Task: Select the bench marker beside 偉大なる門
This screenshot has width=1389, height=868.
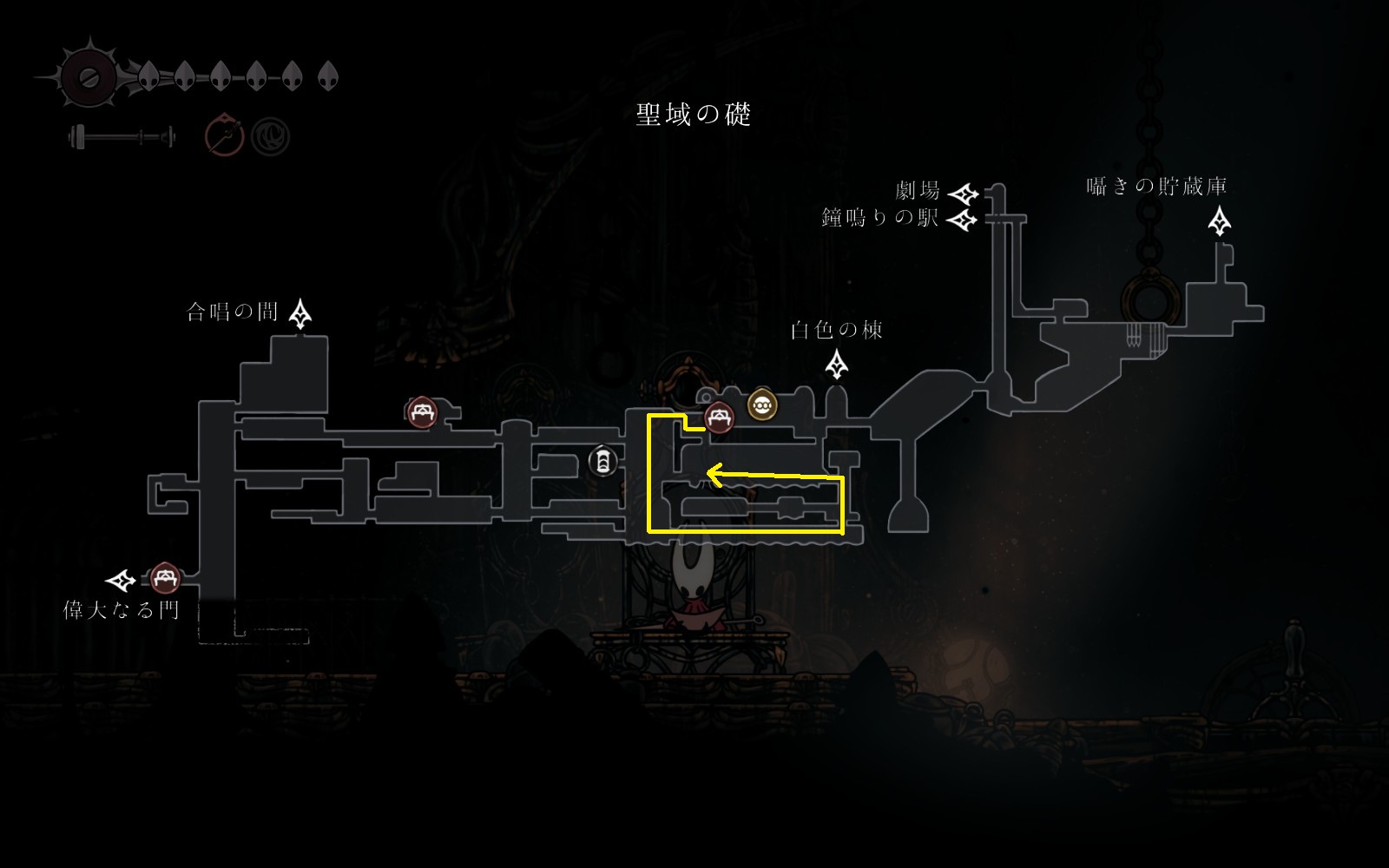Action: (x=165, y=578)
